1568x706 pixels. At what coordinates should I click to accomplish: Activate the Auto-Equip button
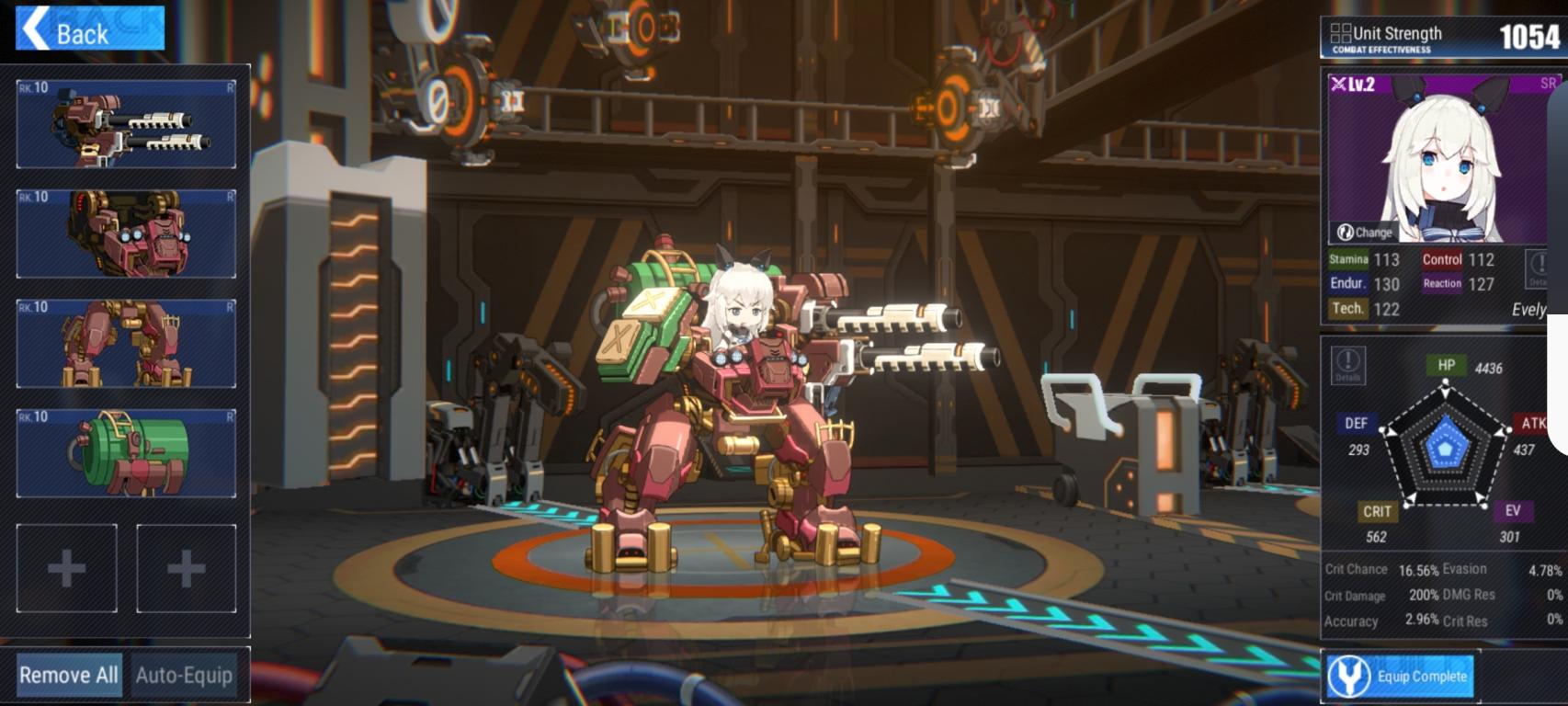pos(184,675)
